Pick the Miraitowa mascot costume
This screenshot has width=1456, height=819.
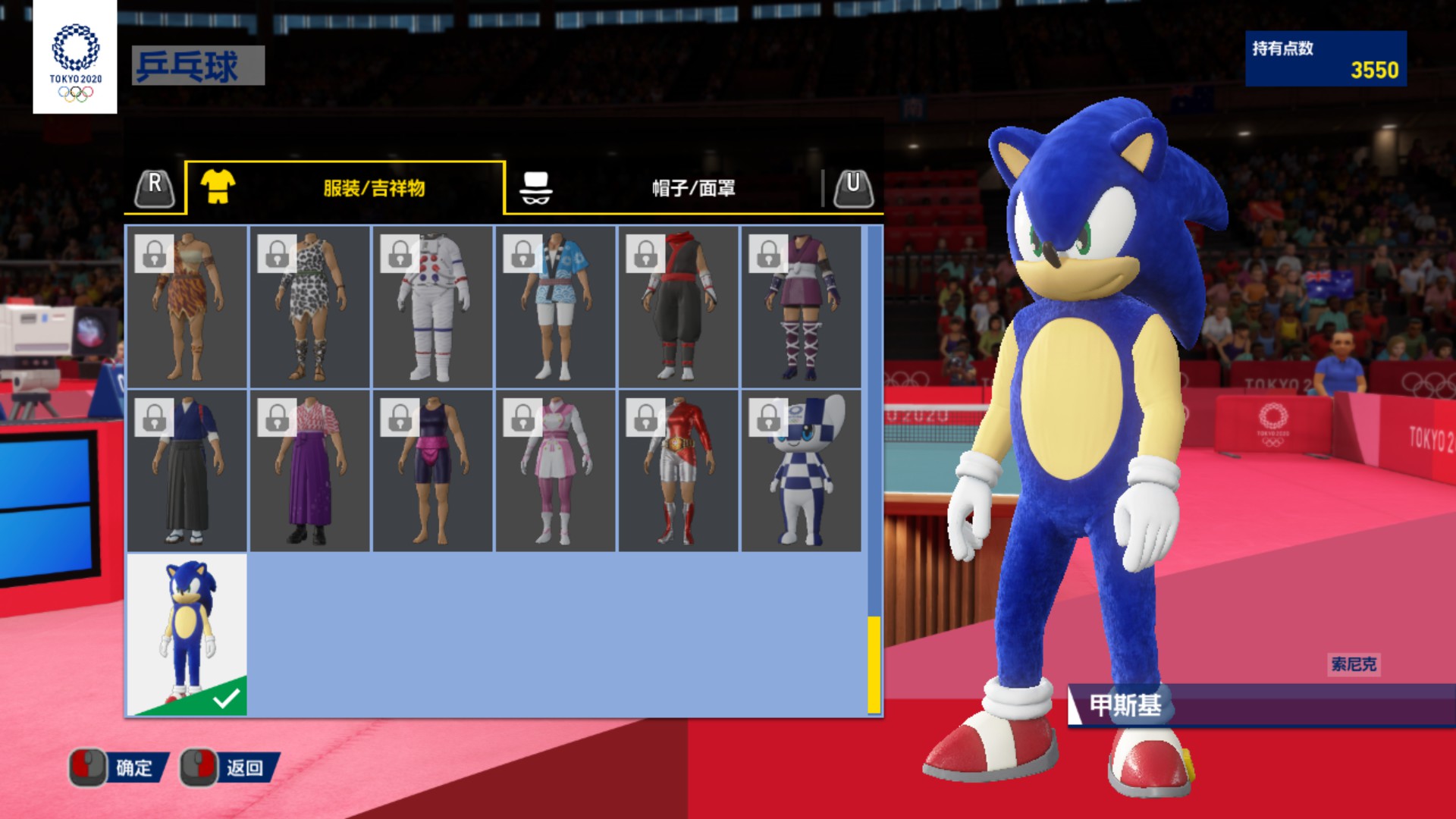coord(802,471)
